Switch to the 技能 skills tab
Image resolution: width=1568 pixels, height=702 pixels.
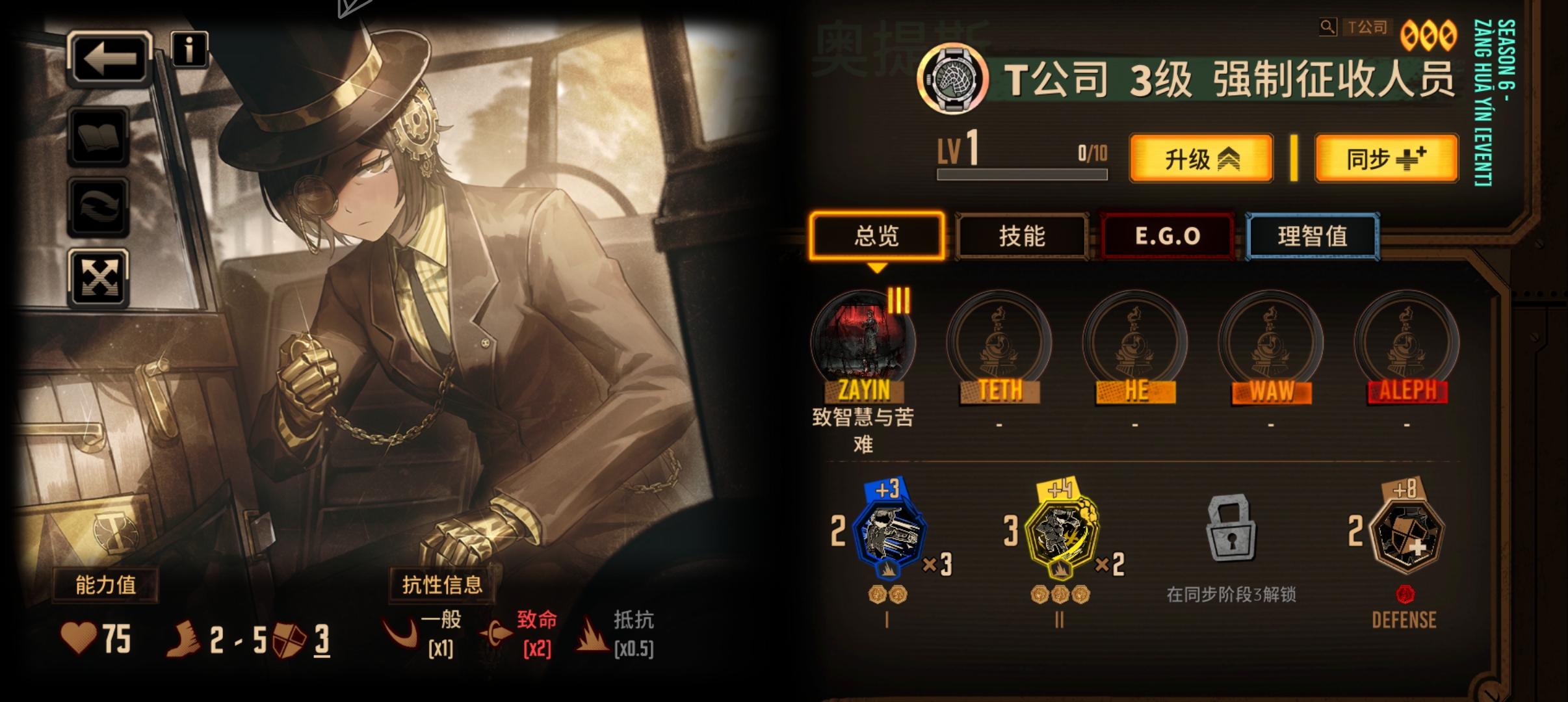pyautogui.click(x=1025, y=237)
